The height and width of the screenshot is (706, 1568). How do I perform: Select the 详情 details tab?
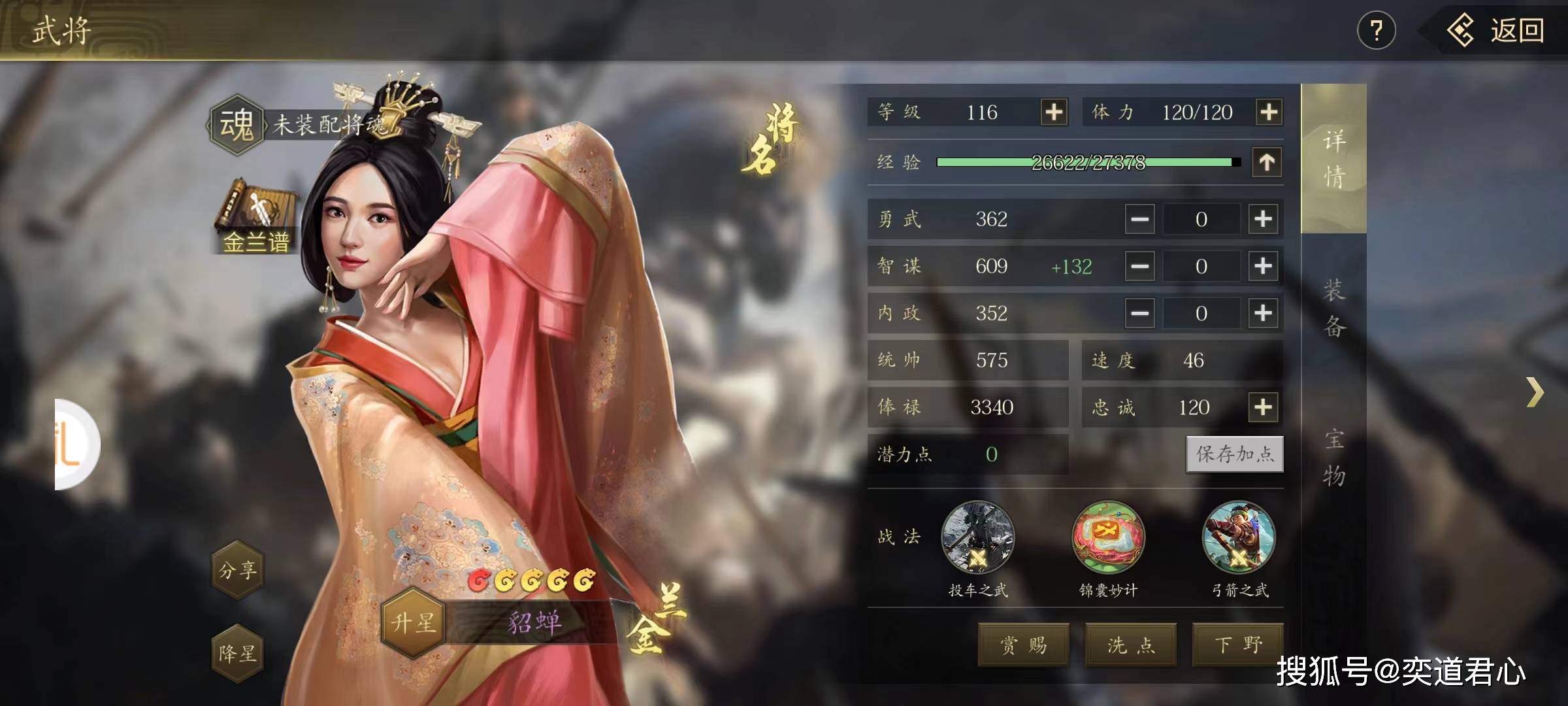click(x=1333, y=159)
